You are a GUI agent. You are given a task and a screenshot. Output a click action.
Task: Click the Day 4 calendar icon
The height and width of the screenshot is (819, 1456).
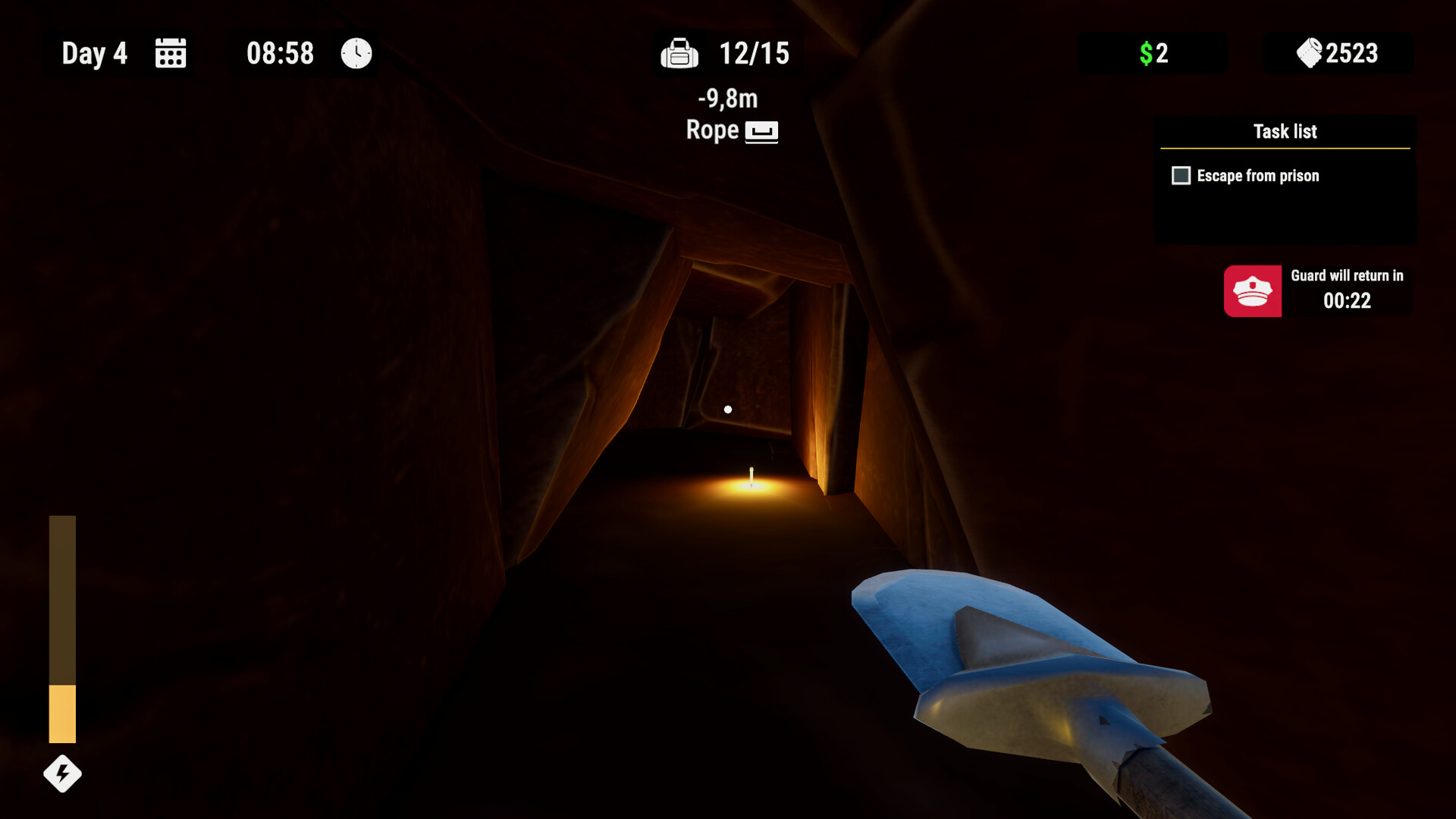pyautogui.click(x=170, y=53)
